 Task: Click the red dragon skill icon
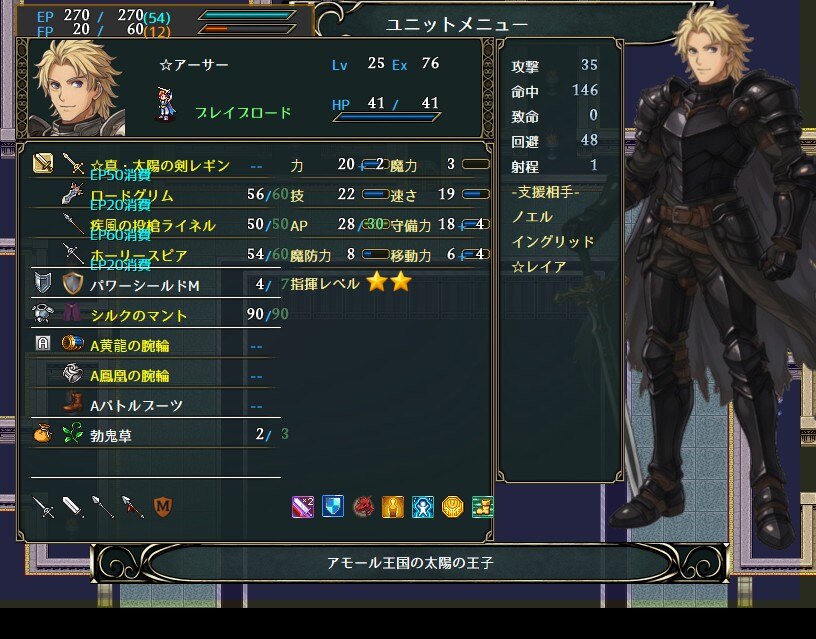click(363, 507)
